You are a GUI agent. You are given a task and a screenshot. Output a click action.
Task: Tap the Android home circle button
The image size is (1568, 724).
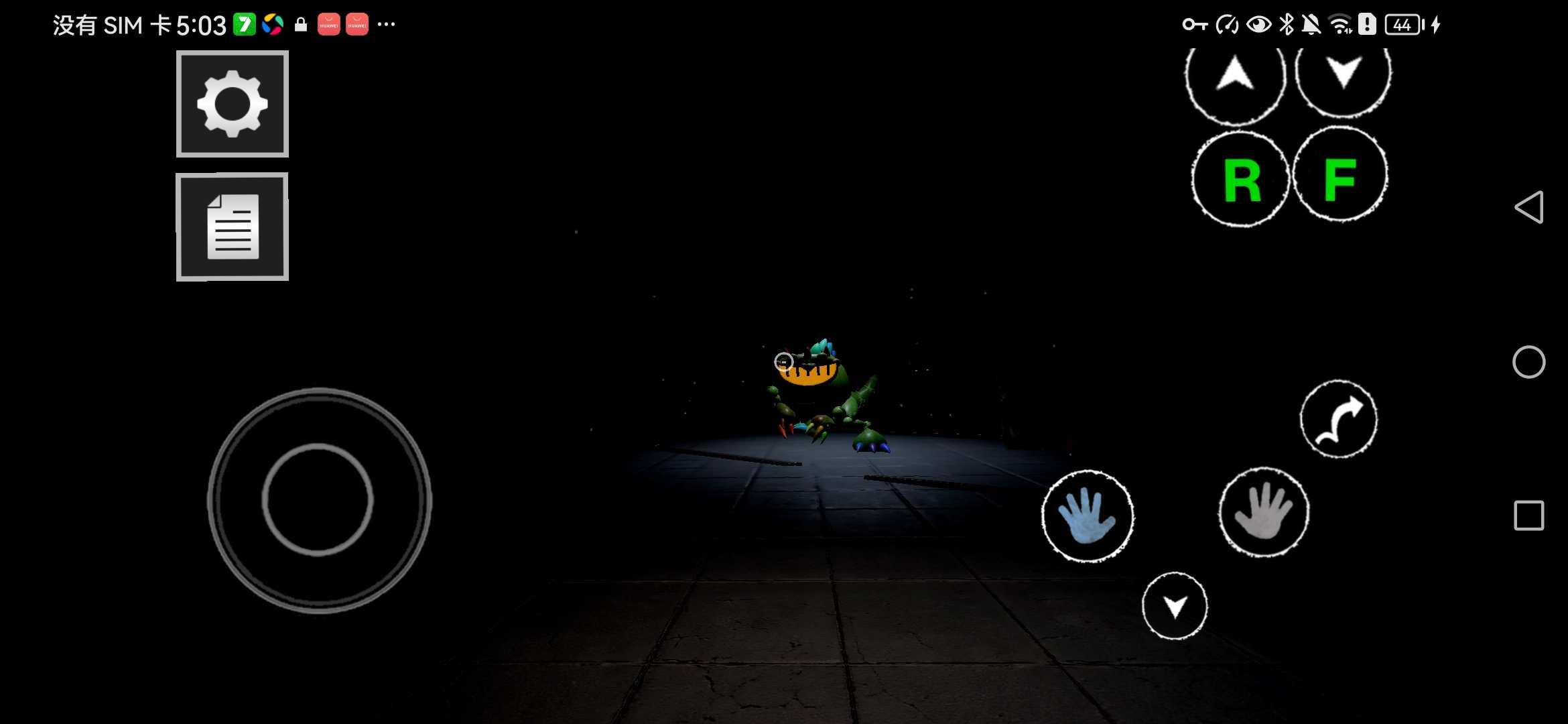coord(1528,362)
